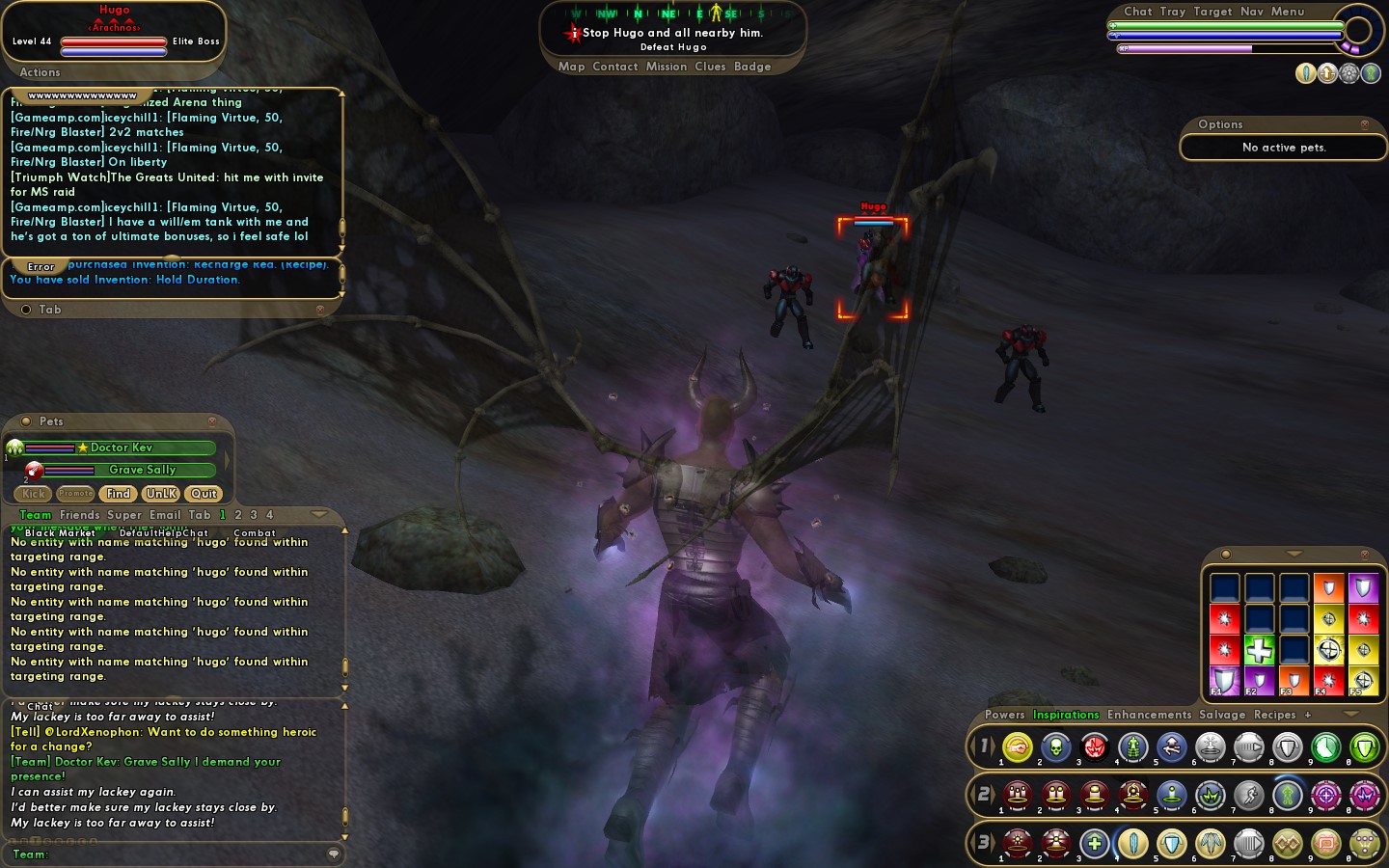1389x868 pixels.
Task: Open the Enhancements tab
Action: (x=1149, y=715)
